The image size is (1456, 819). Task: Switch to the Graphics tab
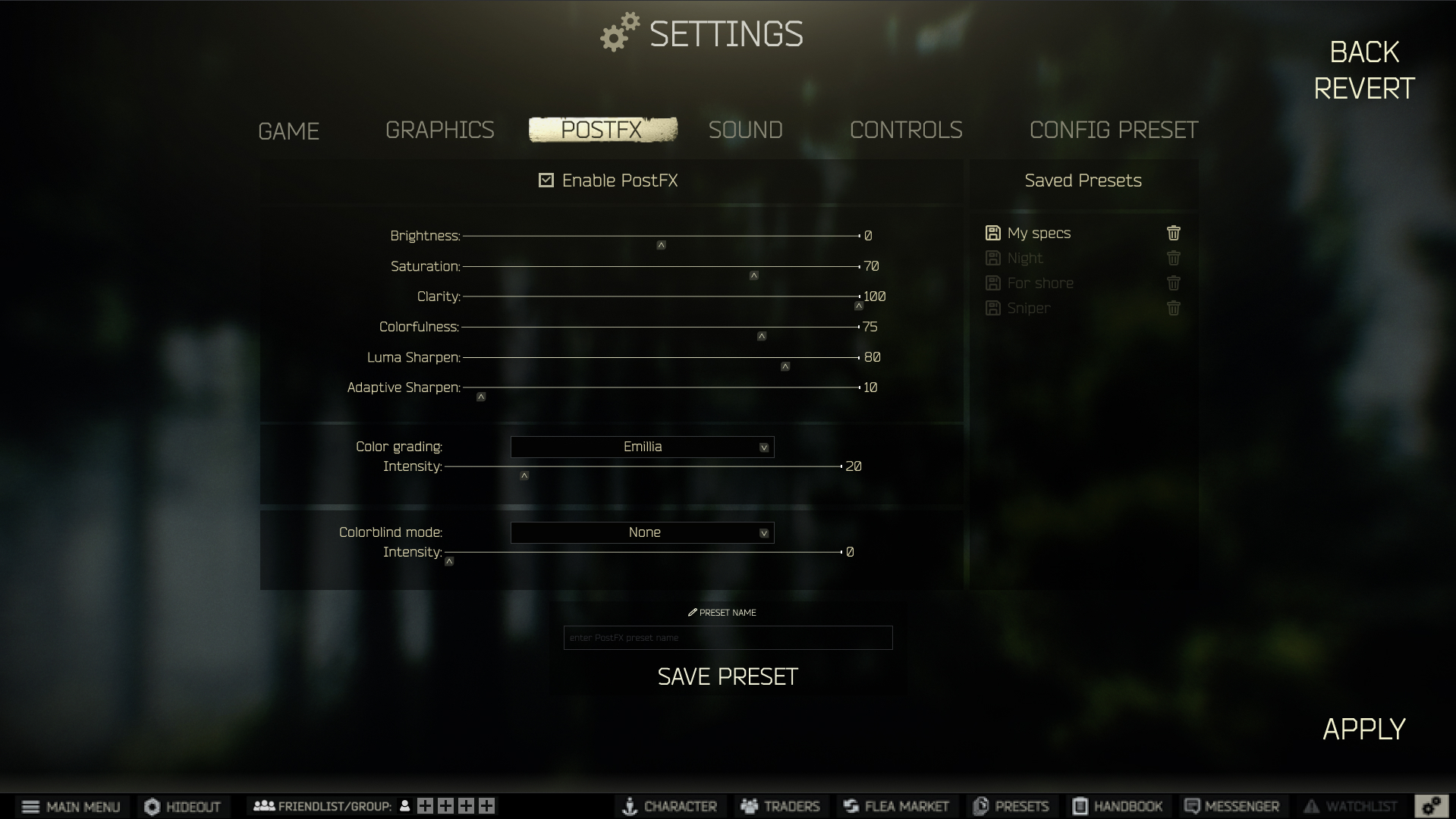[440, 130]
